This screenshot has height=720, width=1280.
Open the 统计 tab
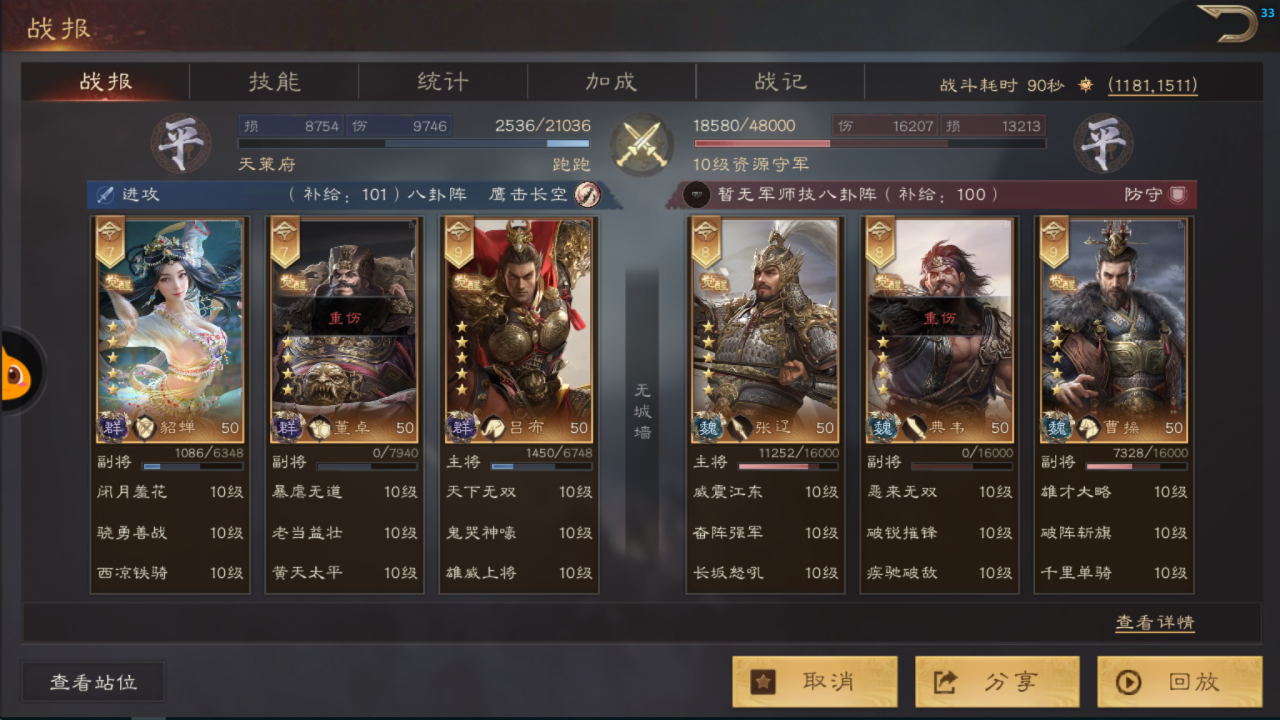pyautogui.click(x=442, y=82)
